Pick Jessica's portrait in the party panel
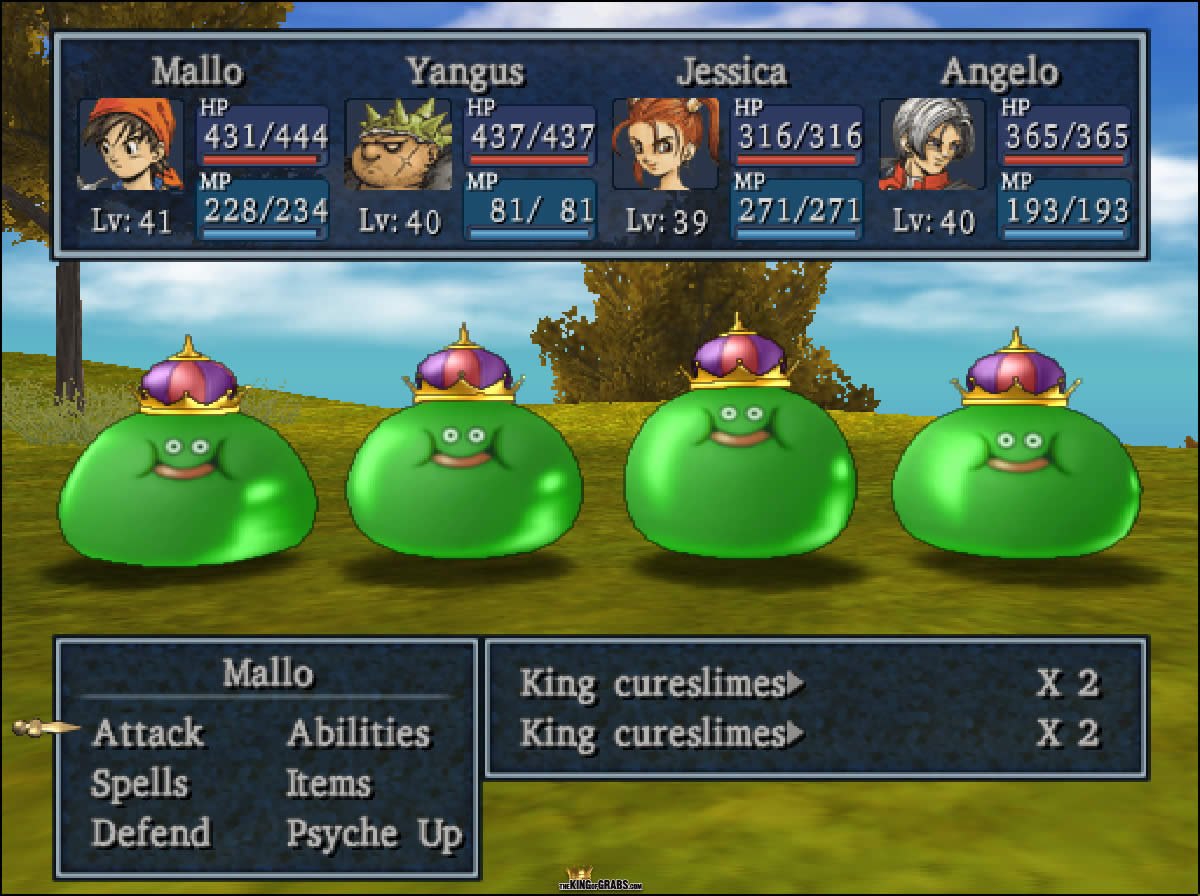Image resolution: width=1200 pixels, height=896 pixels. 665,145
